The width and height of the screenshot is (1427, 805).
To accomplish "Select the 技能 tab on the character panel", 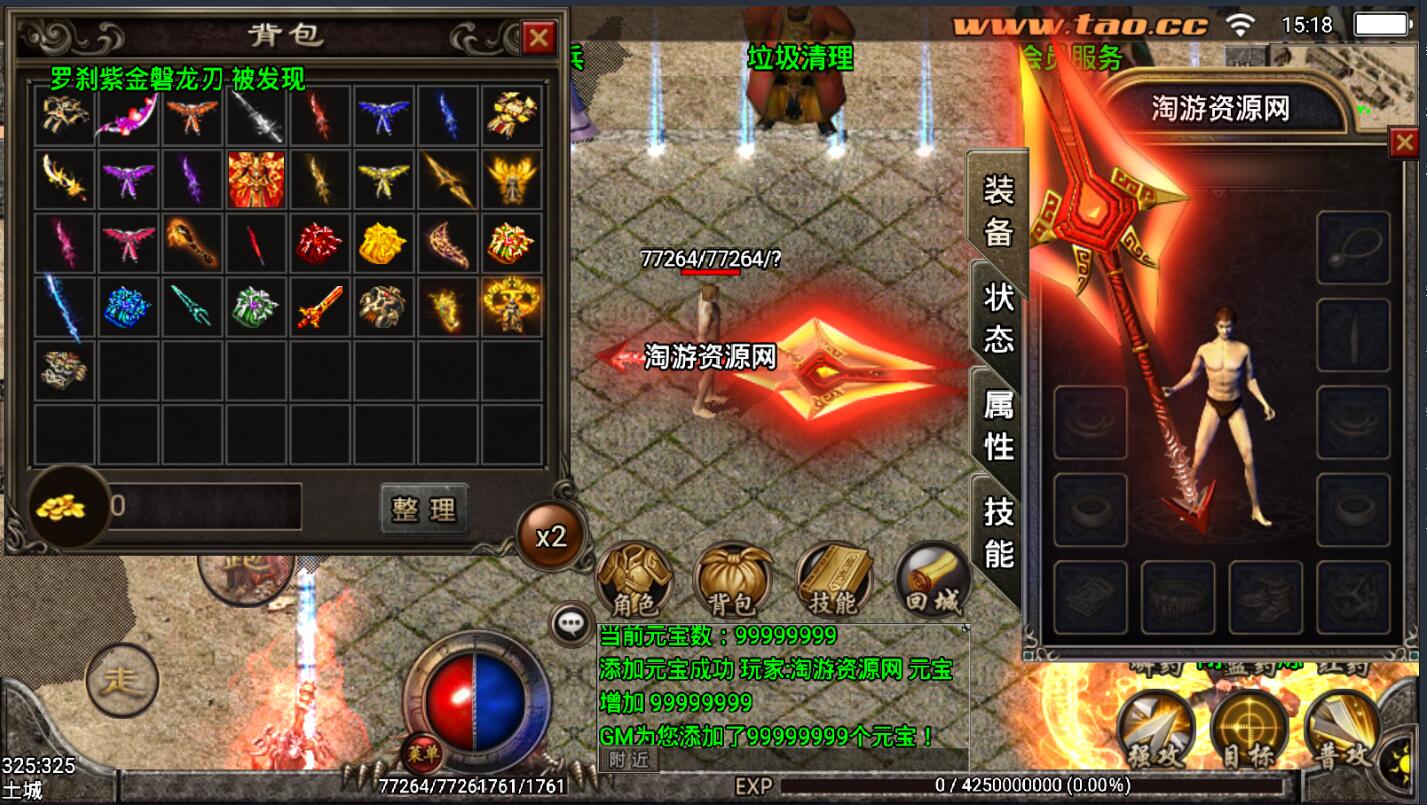I will [x=998, y=531].
